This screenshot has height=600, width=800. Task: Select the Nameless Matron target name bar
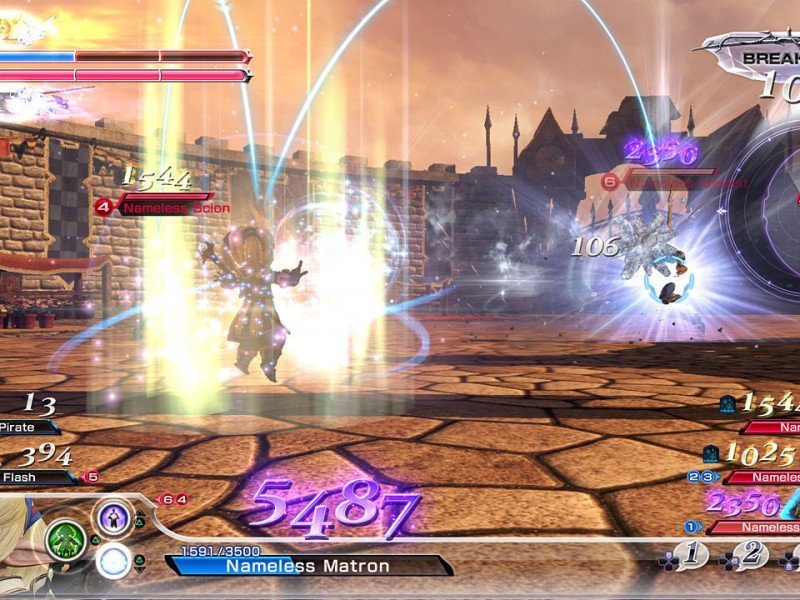pyautogui.click(x=310, y=566)
